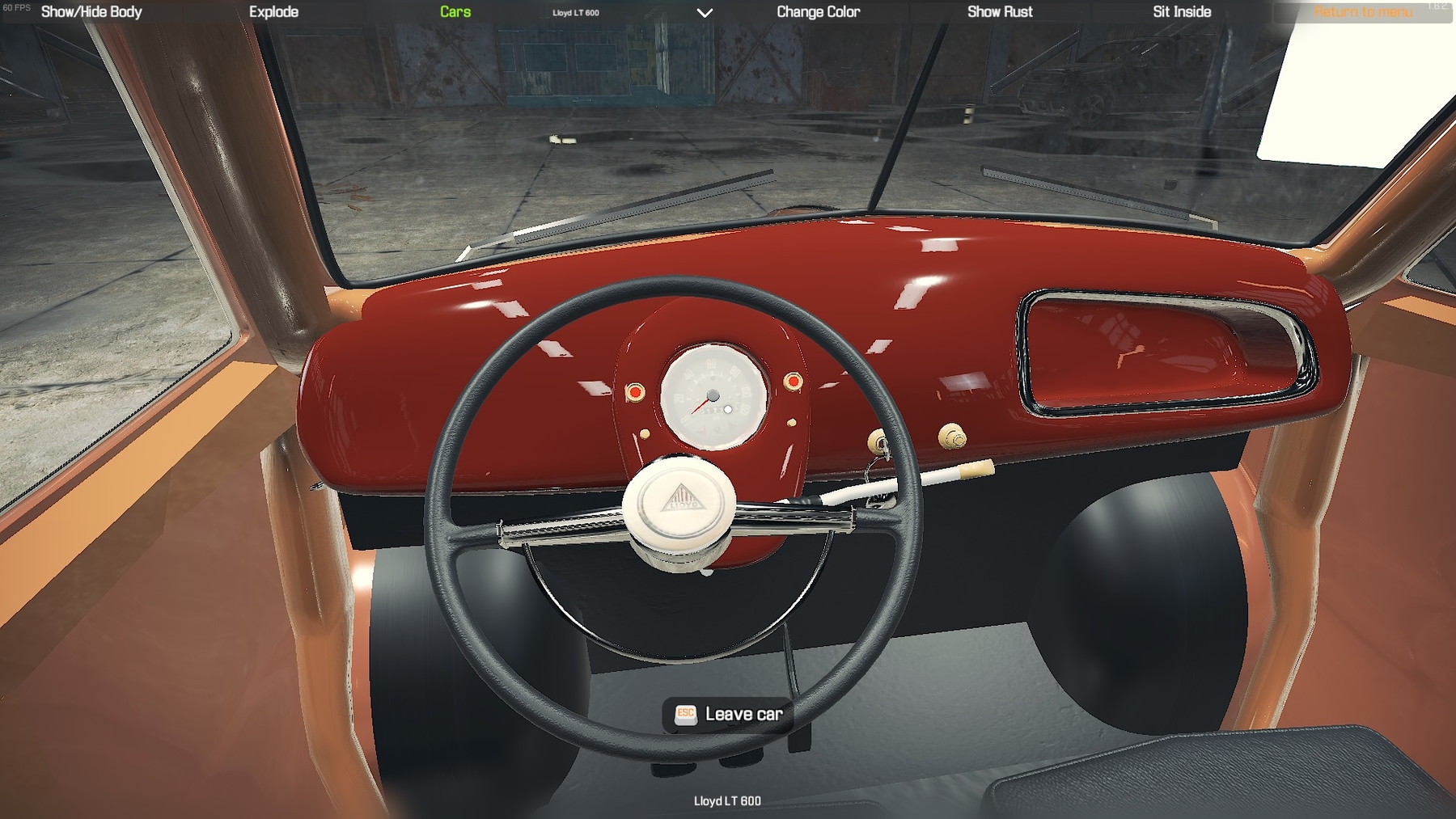
Task: Return to menu via top-right button
Action: pos(1363,12)
